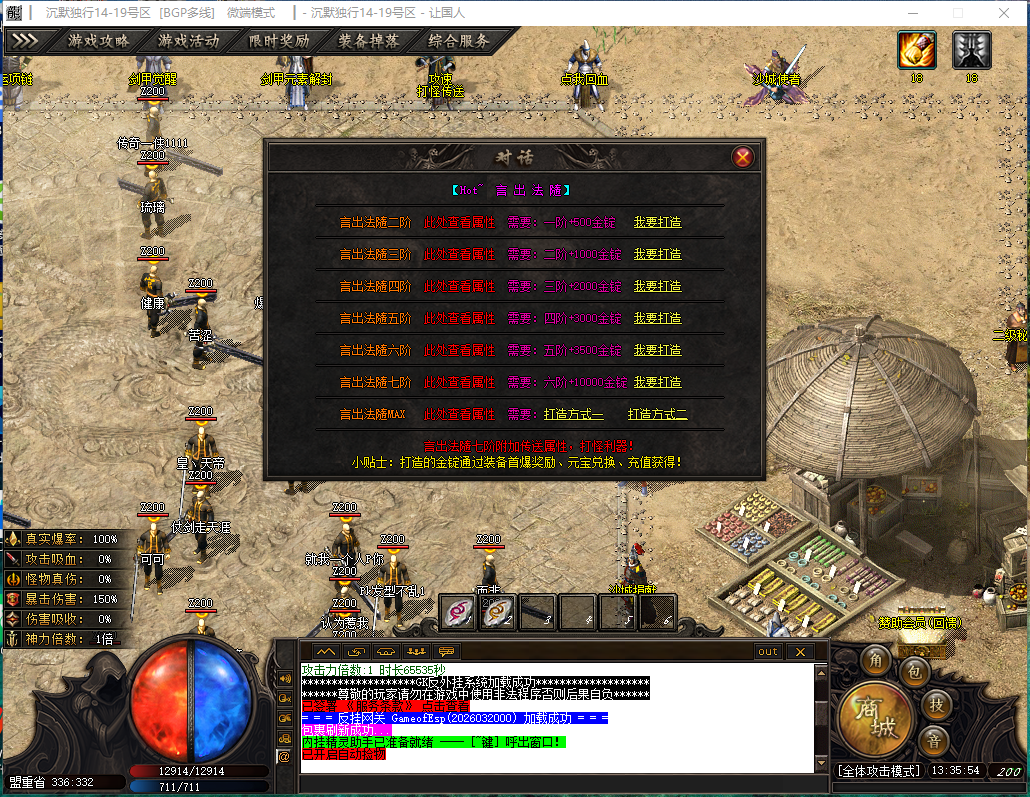Viewport: 1030px width, 797px height.
Task: Forge 言出法随四阶 via 我要打造
Action: click(657, 286)
